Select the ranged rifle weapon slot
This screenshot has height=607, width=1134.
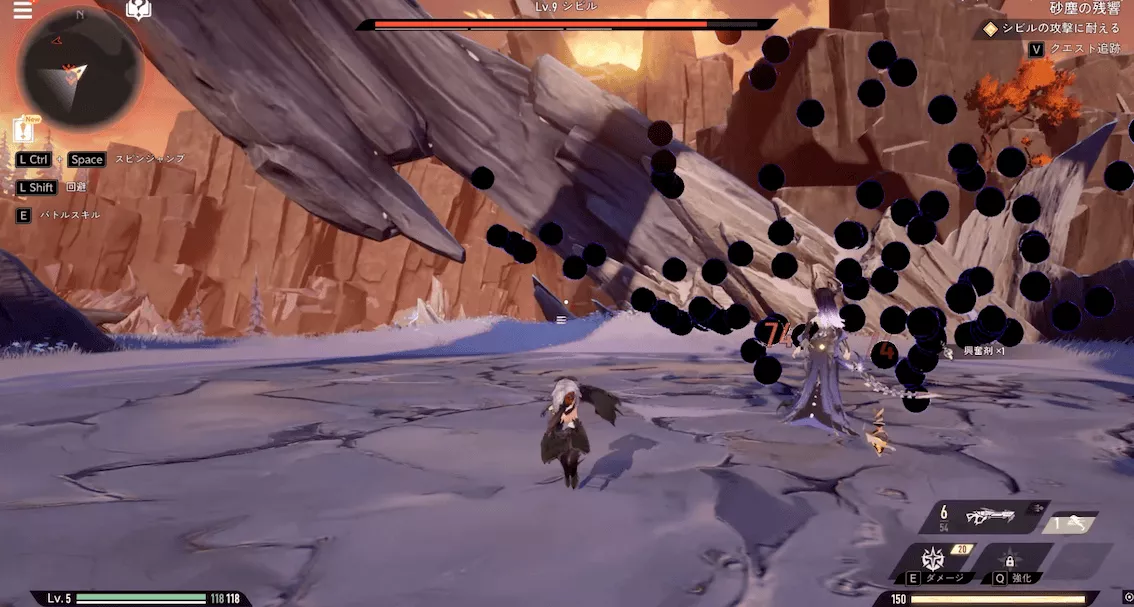pos(988,517)
